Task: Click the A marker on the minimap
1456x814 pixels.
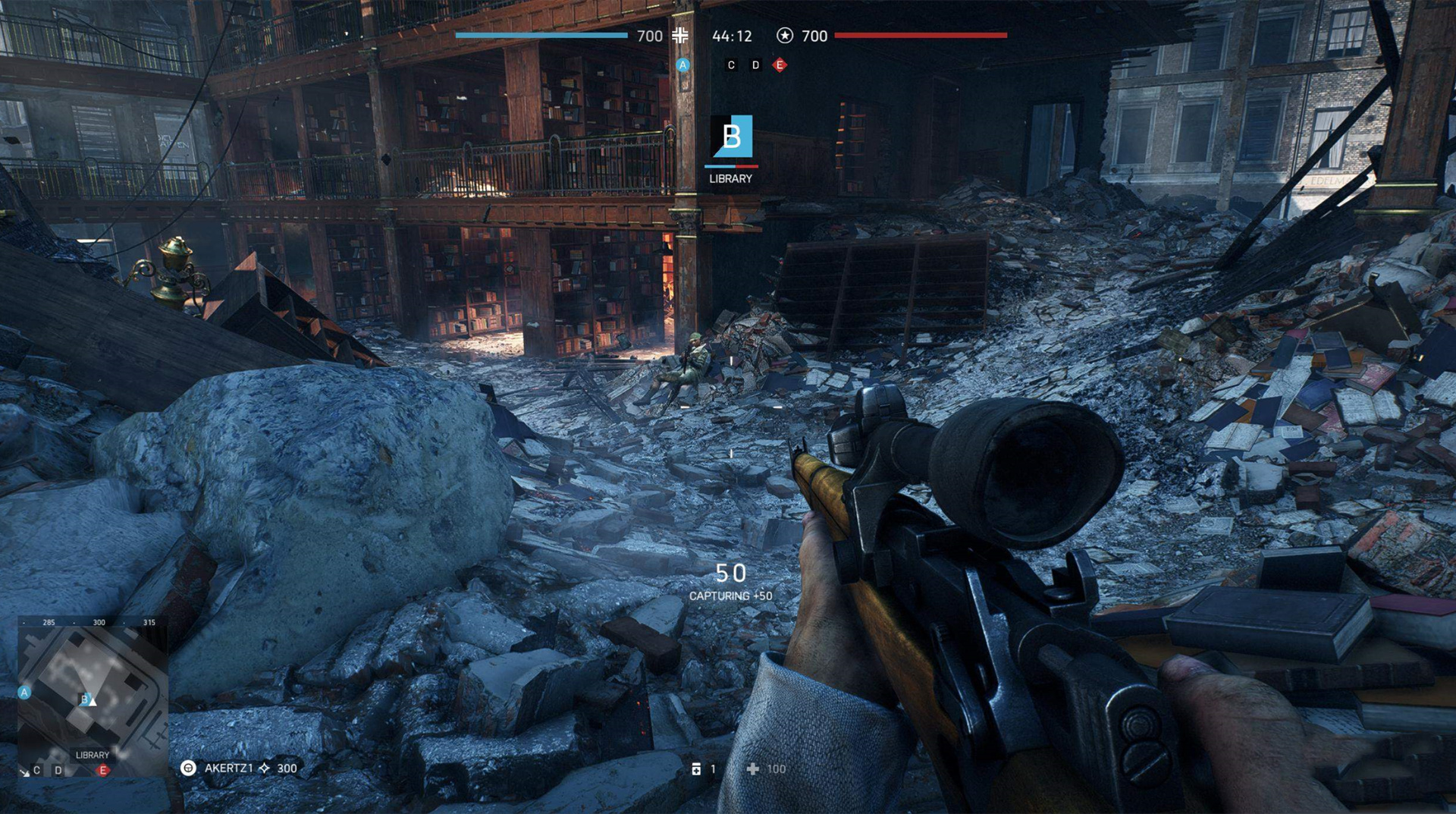Action: pos(24,692)
